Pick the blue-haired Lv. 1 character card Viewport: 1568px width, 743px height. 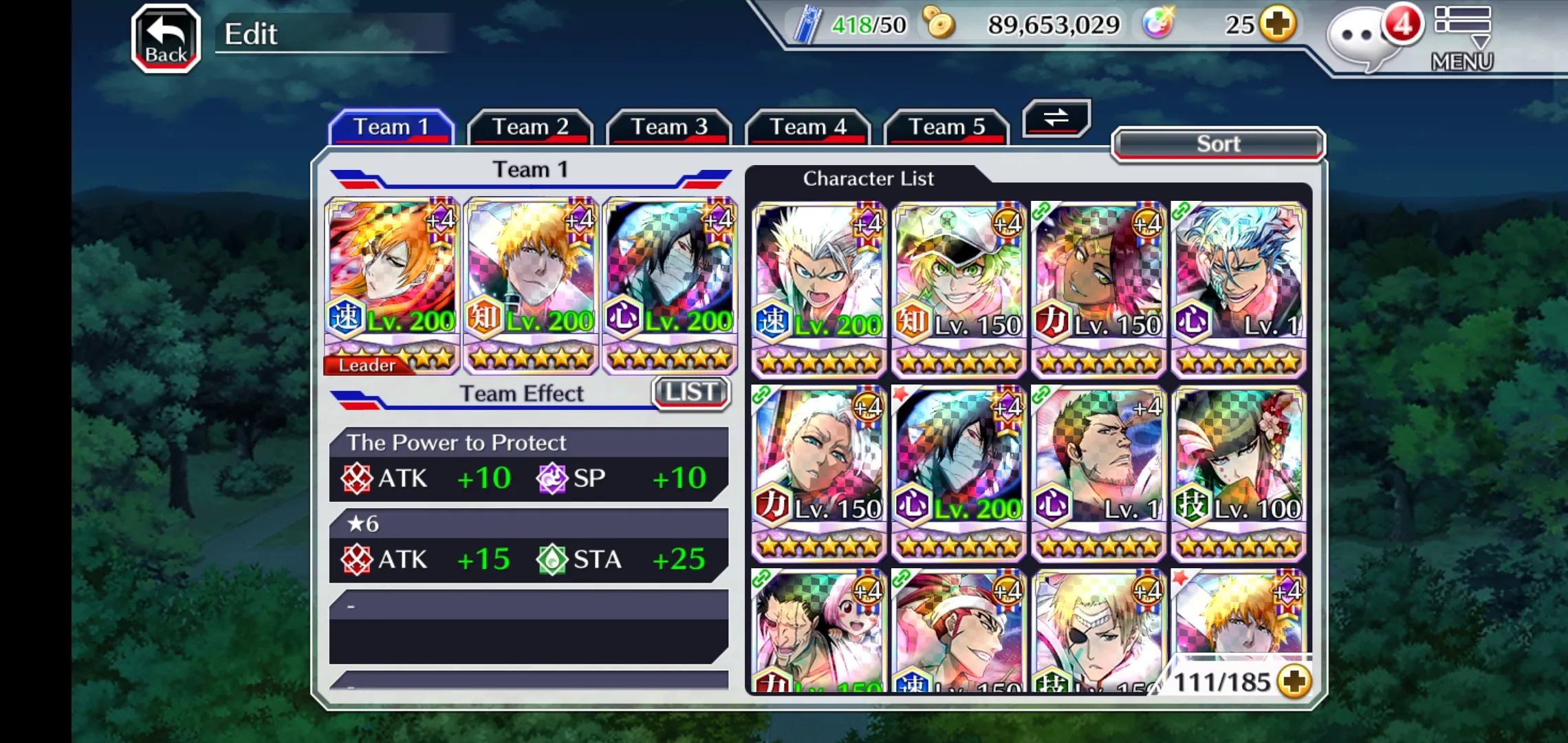coord(1238,289)
